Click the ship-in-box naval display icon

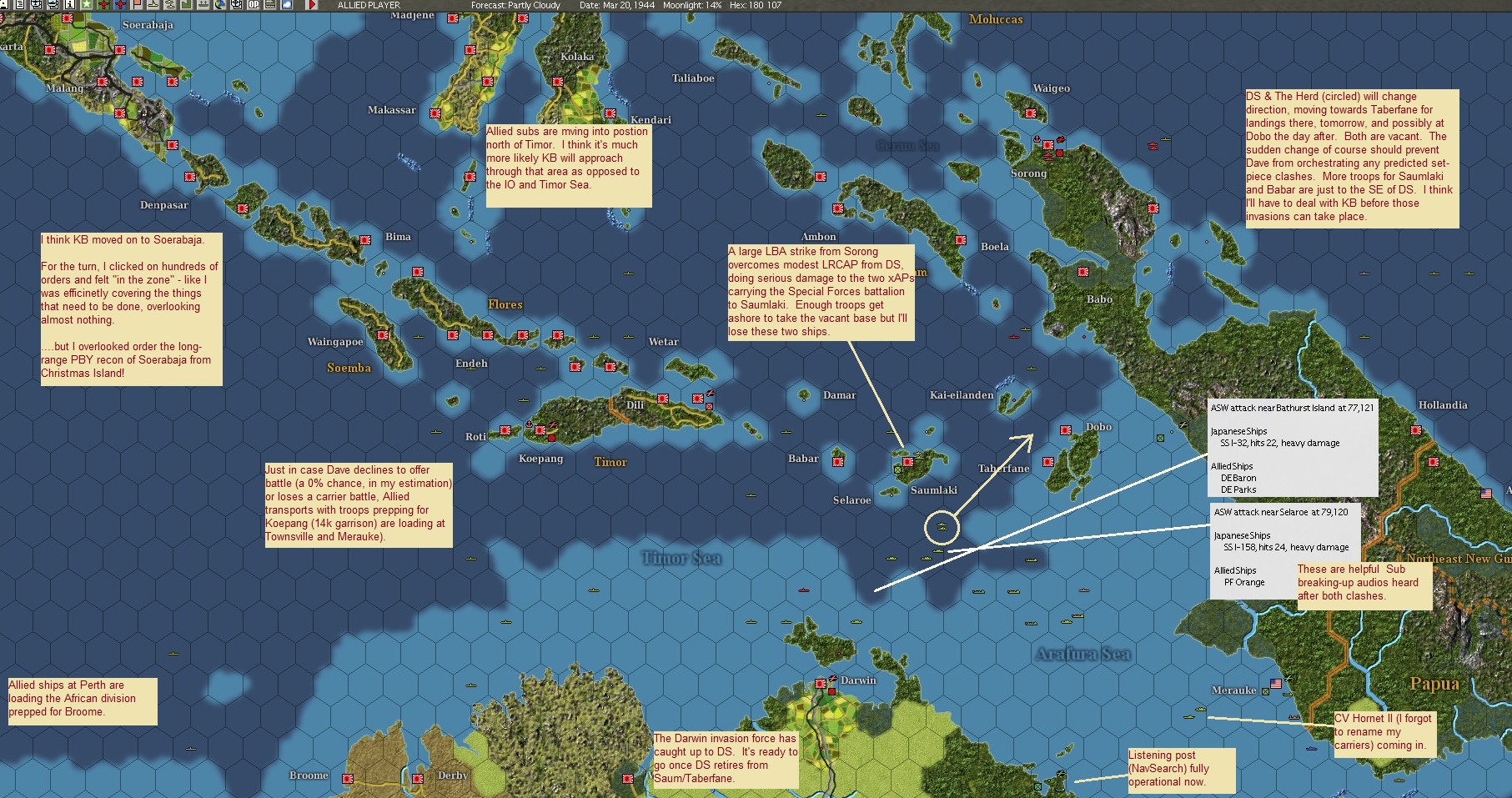[x=36, y=5]
